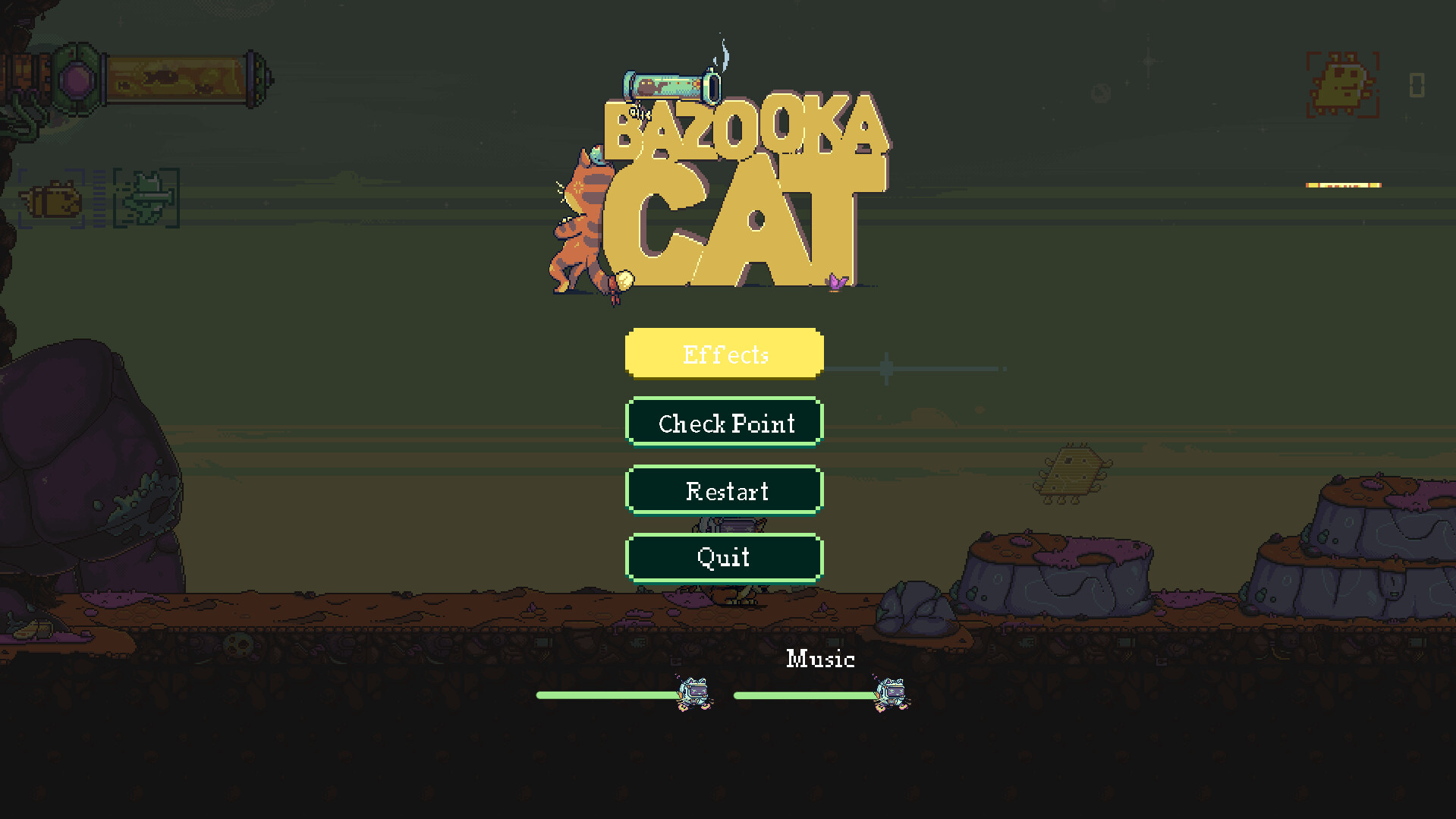Click the Quit button
Screen dimensions: 1456x819
click(723, 557)
